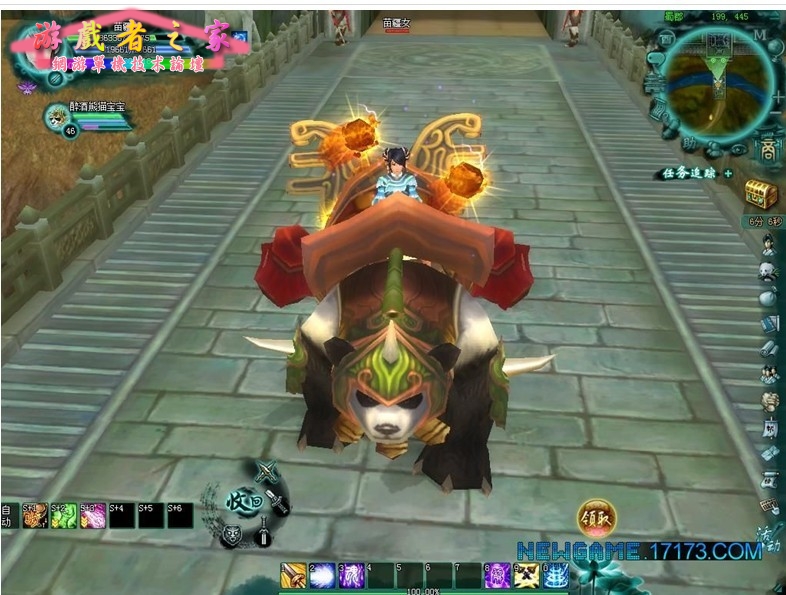Use the S+2 green skill slot
786x595 pixels.
click(64, 515)
